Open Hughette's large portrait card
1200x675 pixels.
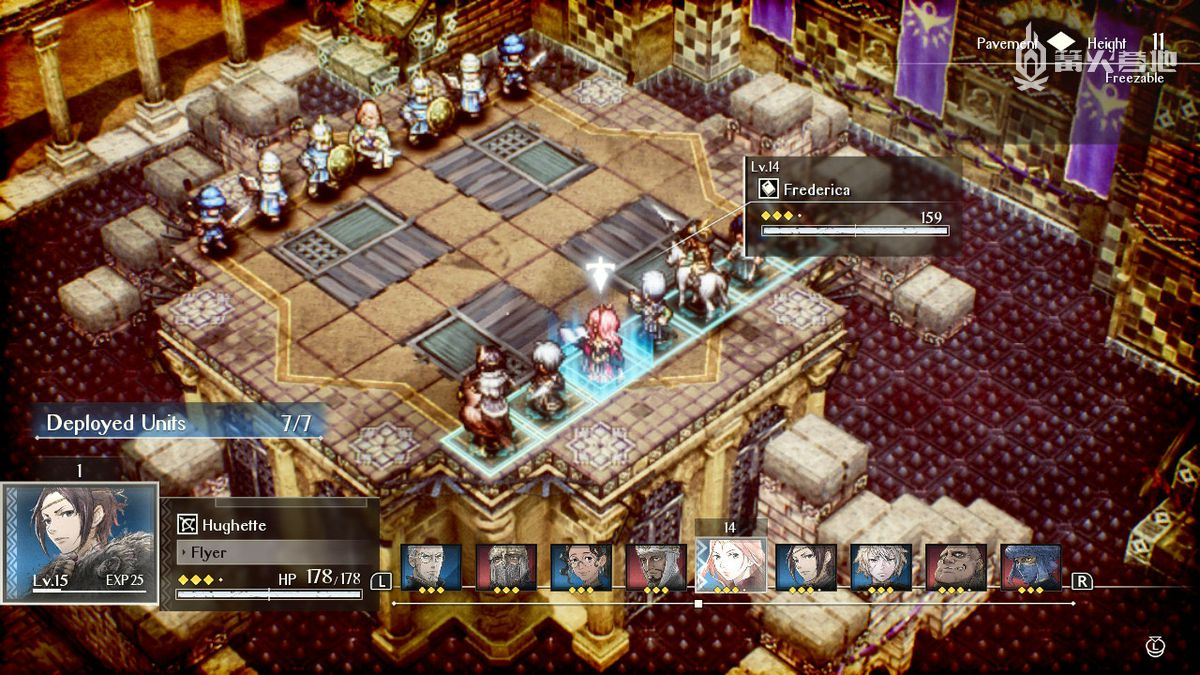pyautogui.click(x=80, y=542)
